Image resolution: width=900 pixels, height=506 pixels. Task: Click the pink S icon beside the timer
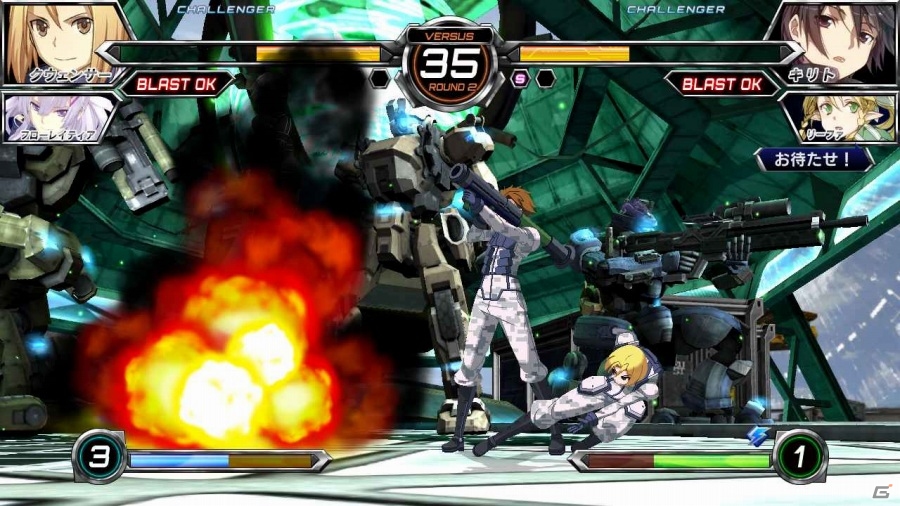pyautogui.click(x=520, y=78)
